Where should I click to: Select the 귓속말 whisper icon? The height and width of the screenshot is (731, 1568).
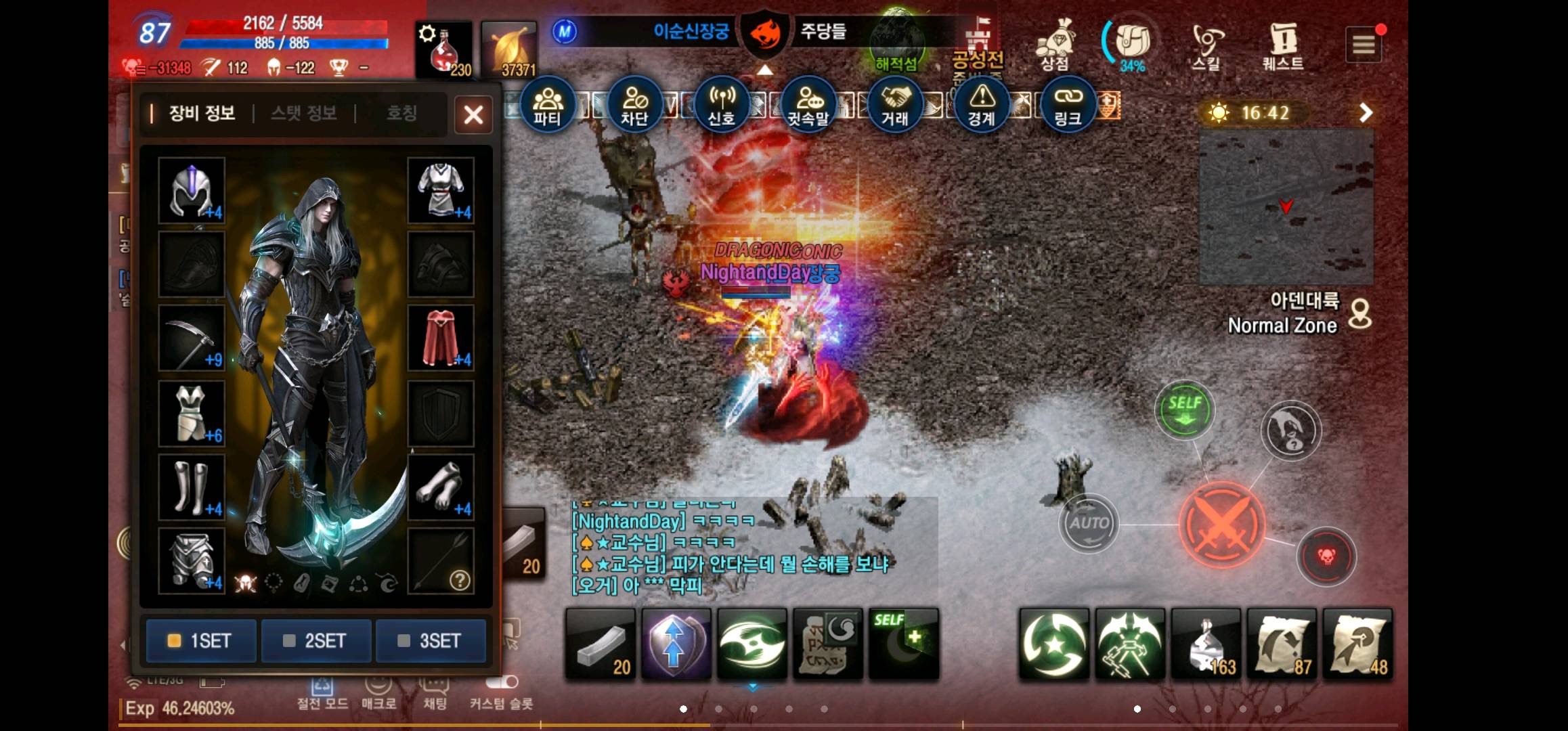(808, 105)
